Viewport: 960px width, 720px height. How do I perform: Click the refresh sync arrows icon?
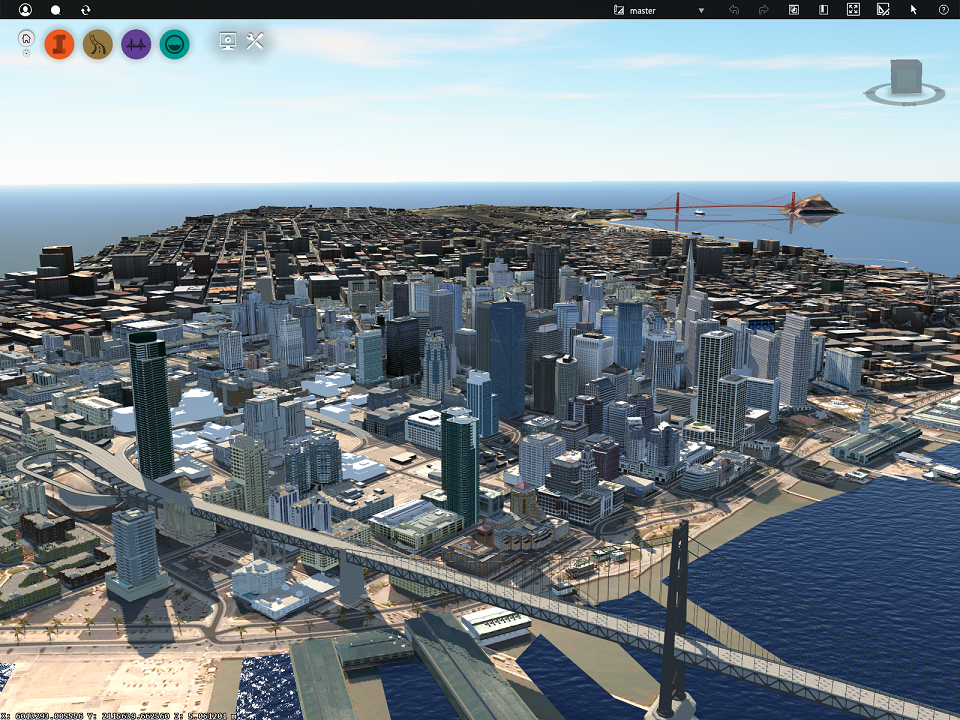coord(85,10)
